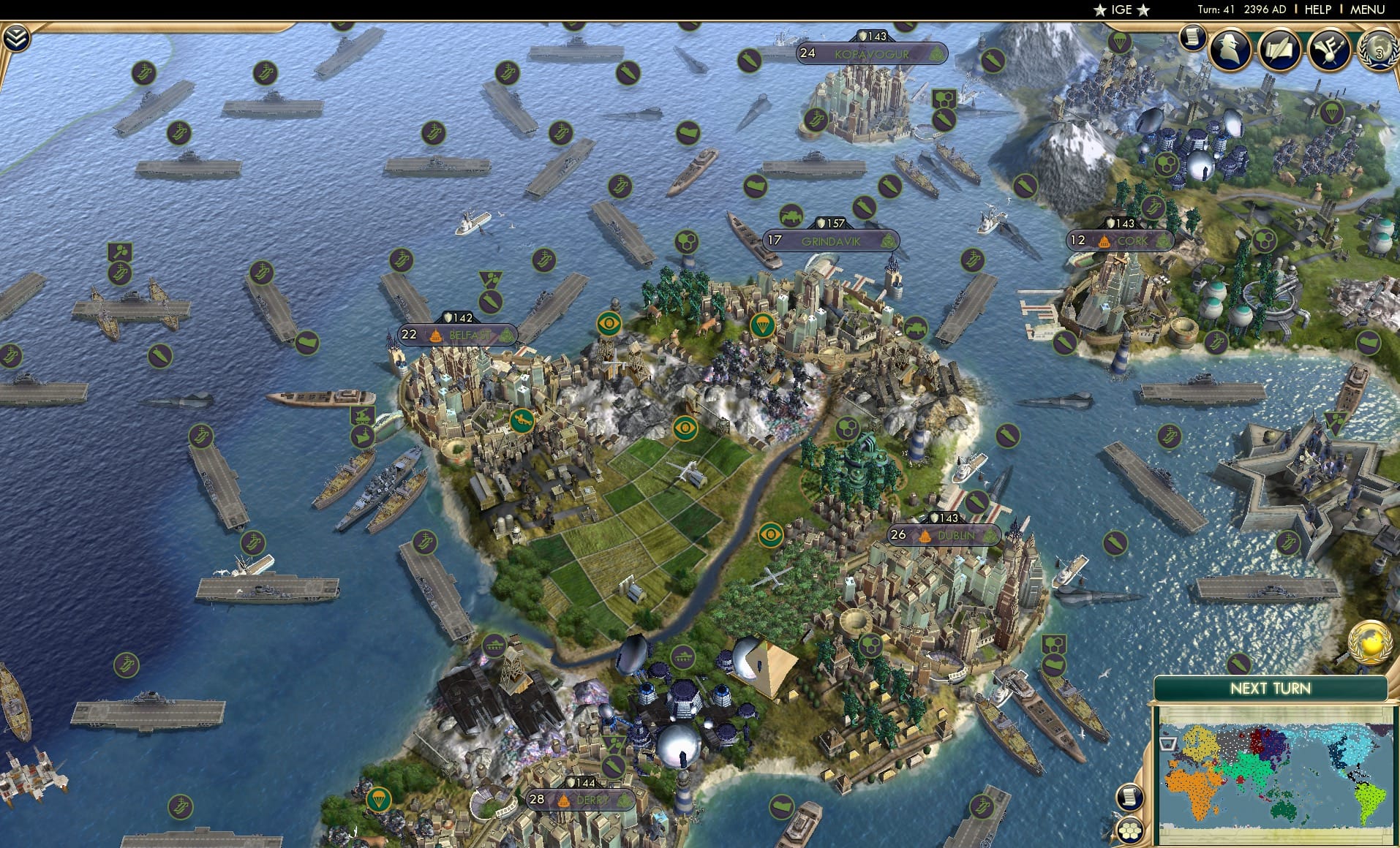
Task: Open the notifications scroll icon below the turn bar
Action: click(x=1192, y=38)
